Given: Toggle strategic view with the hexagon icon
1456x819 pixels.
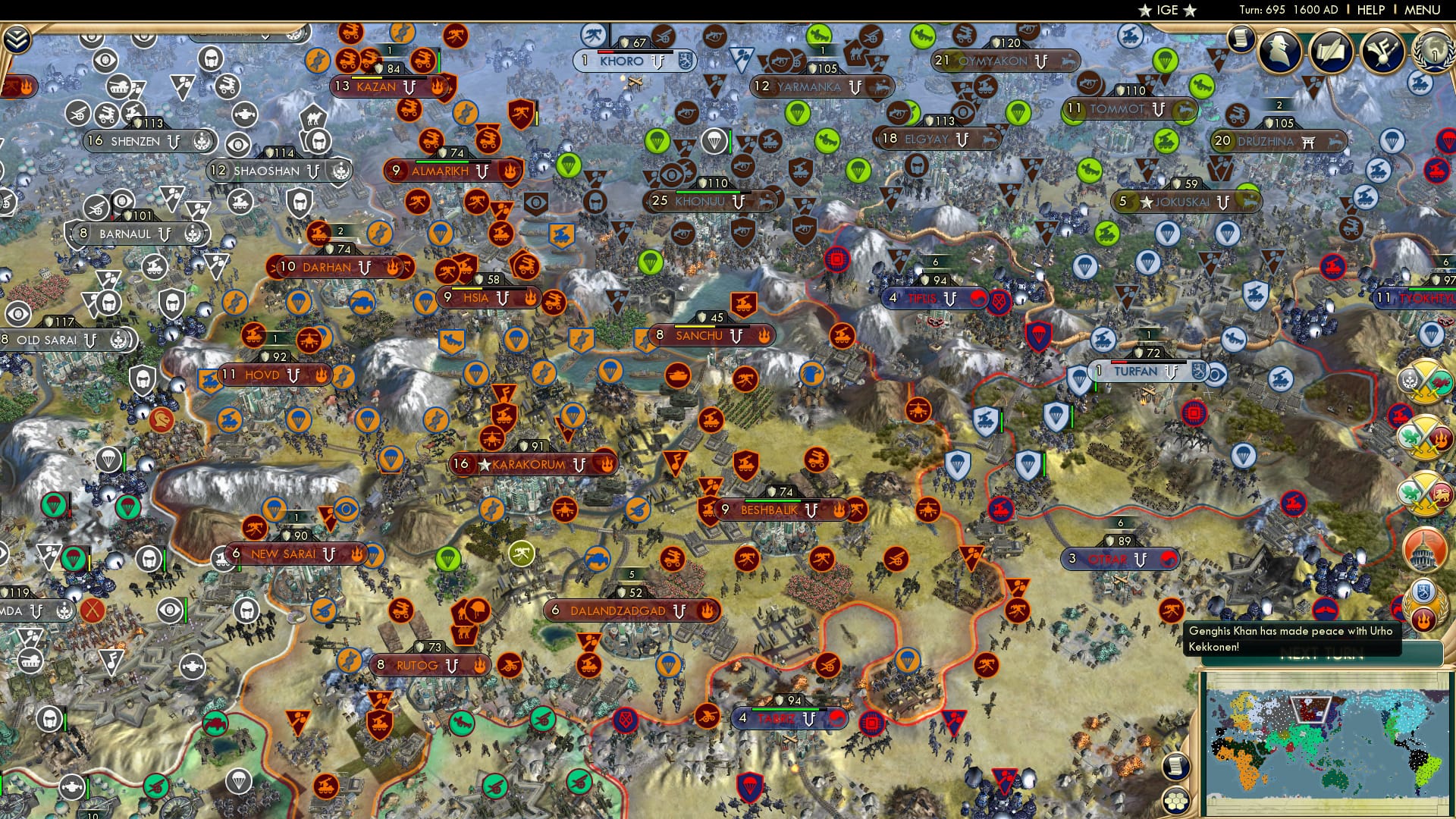Looking at the screenshot, I should [1175, 800].
